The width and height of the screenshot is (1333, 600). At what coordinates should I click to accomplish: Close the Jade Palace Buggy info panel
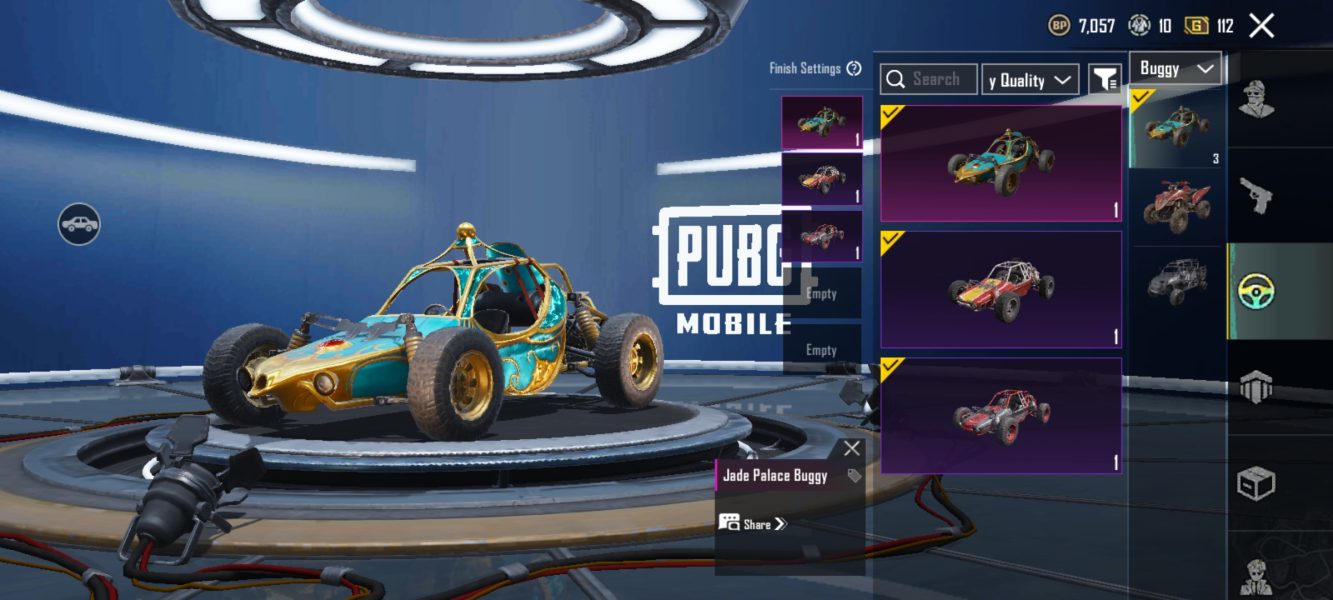(851, 449)
